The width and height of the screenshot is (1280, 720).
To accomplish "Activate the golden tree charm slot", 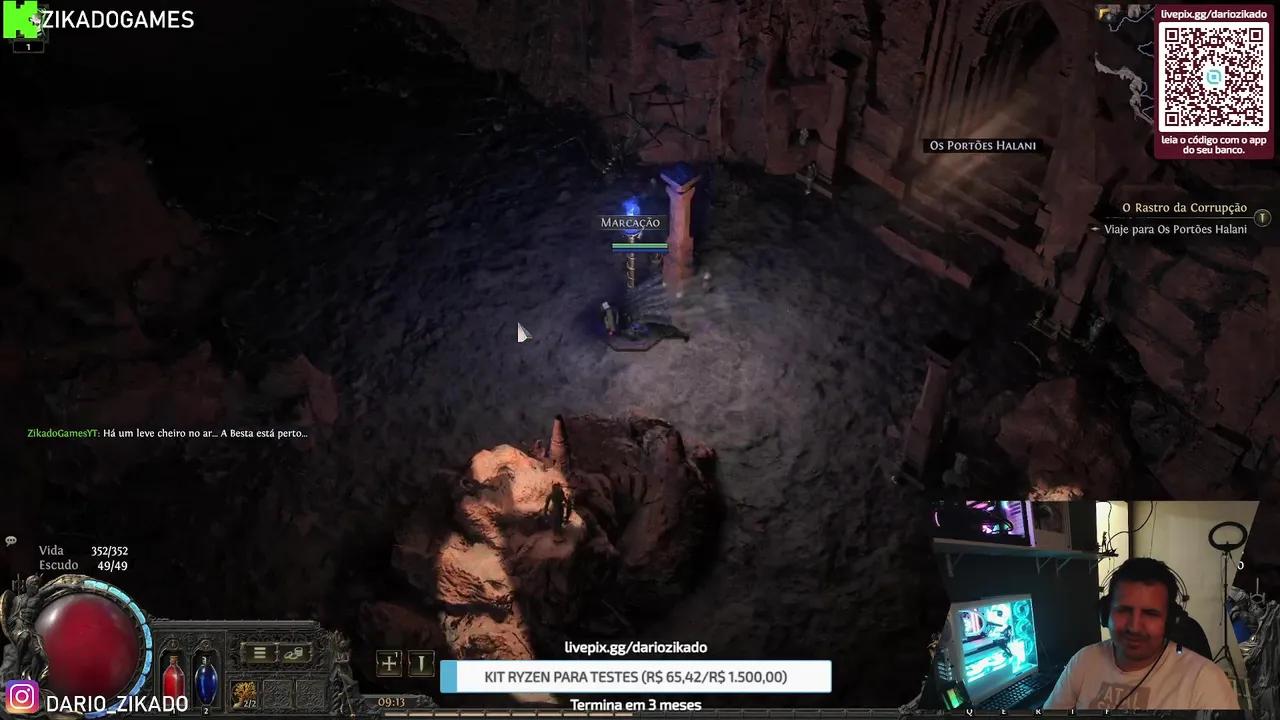I will click(244, 693).
